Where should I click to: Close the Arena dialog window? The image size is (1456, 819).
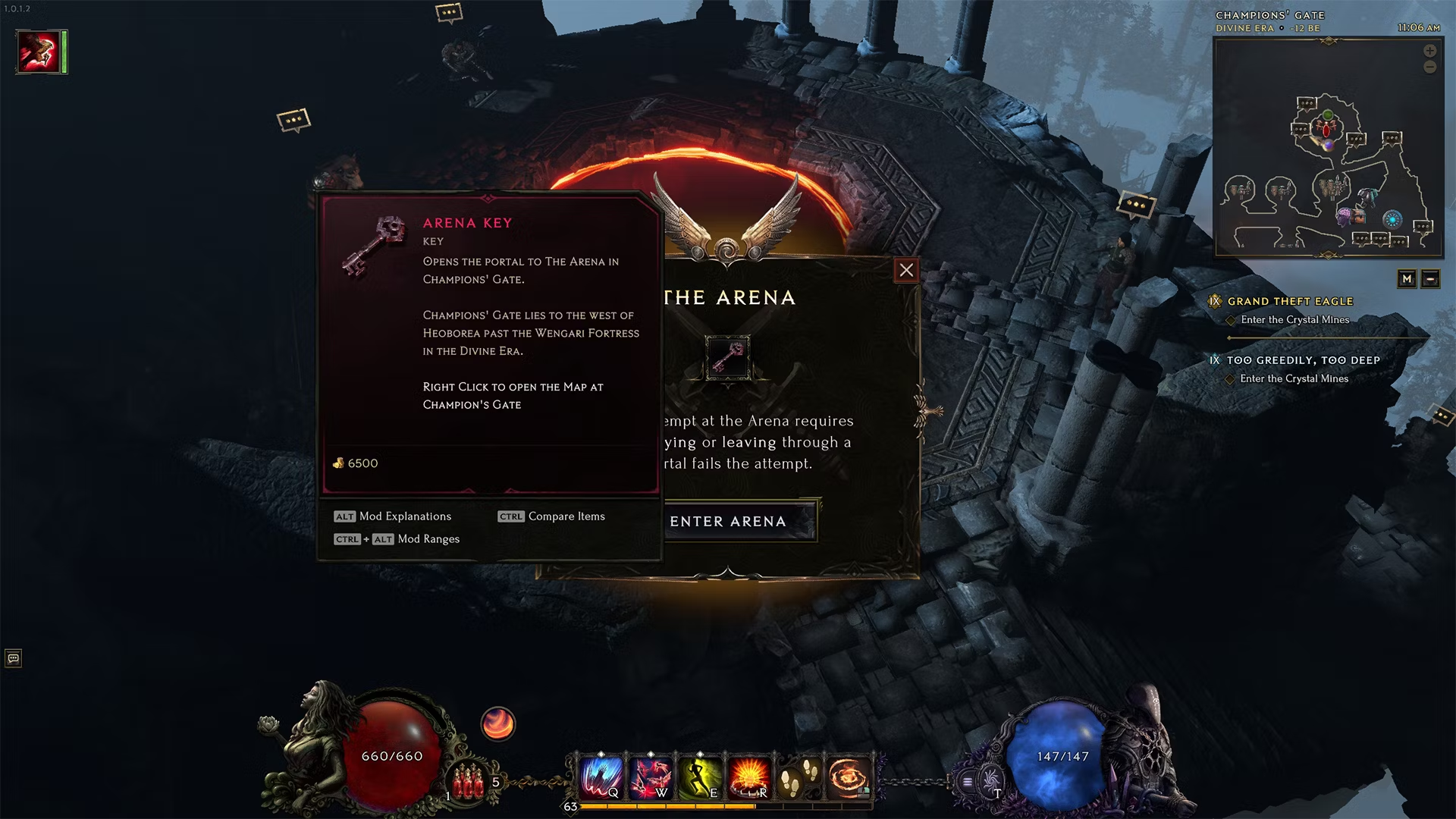906,270
